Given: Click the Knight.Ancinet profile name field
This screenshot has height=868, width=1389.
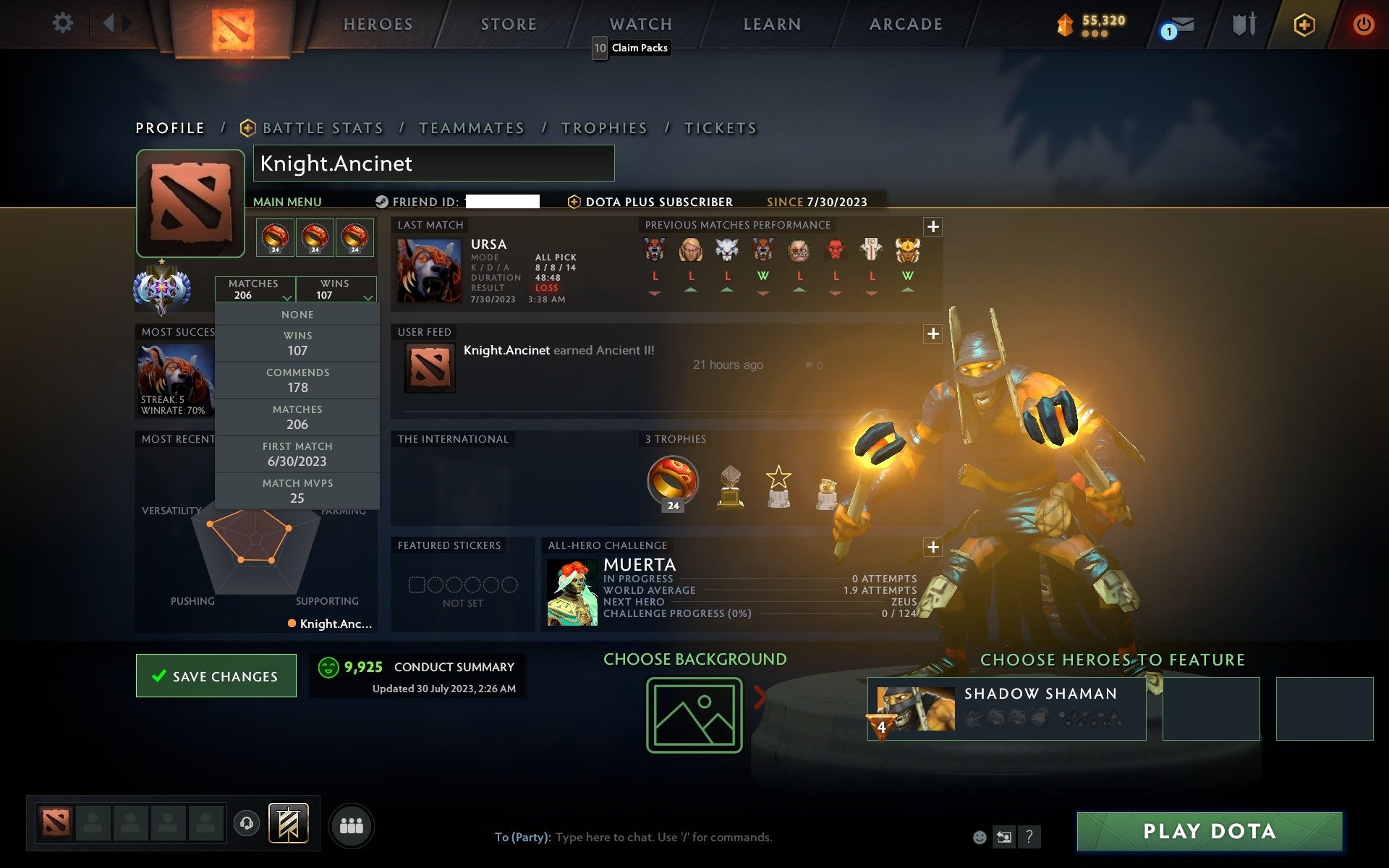Looking at the screenshot, I should coord(433,163).
